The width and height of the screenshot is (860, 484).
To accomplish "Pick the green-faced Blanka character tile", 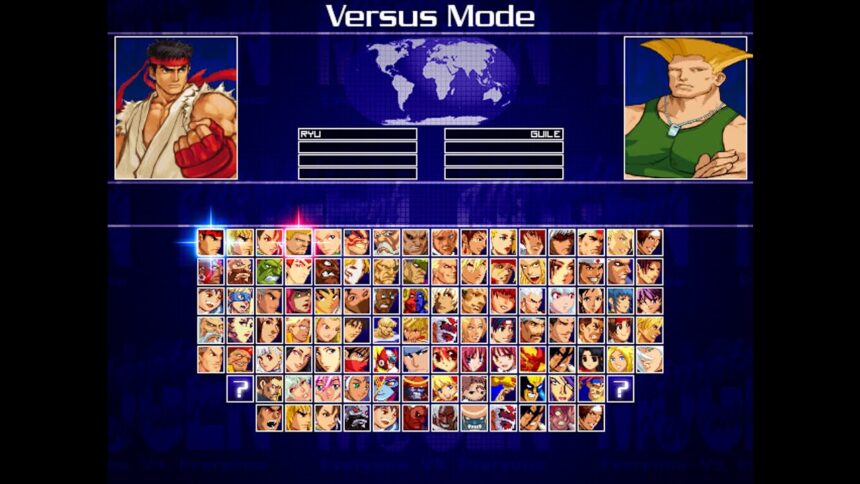I will pos(268,271).
